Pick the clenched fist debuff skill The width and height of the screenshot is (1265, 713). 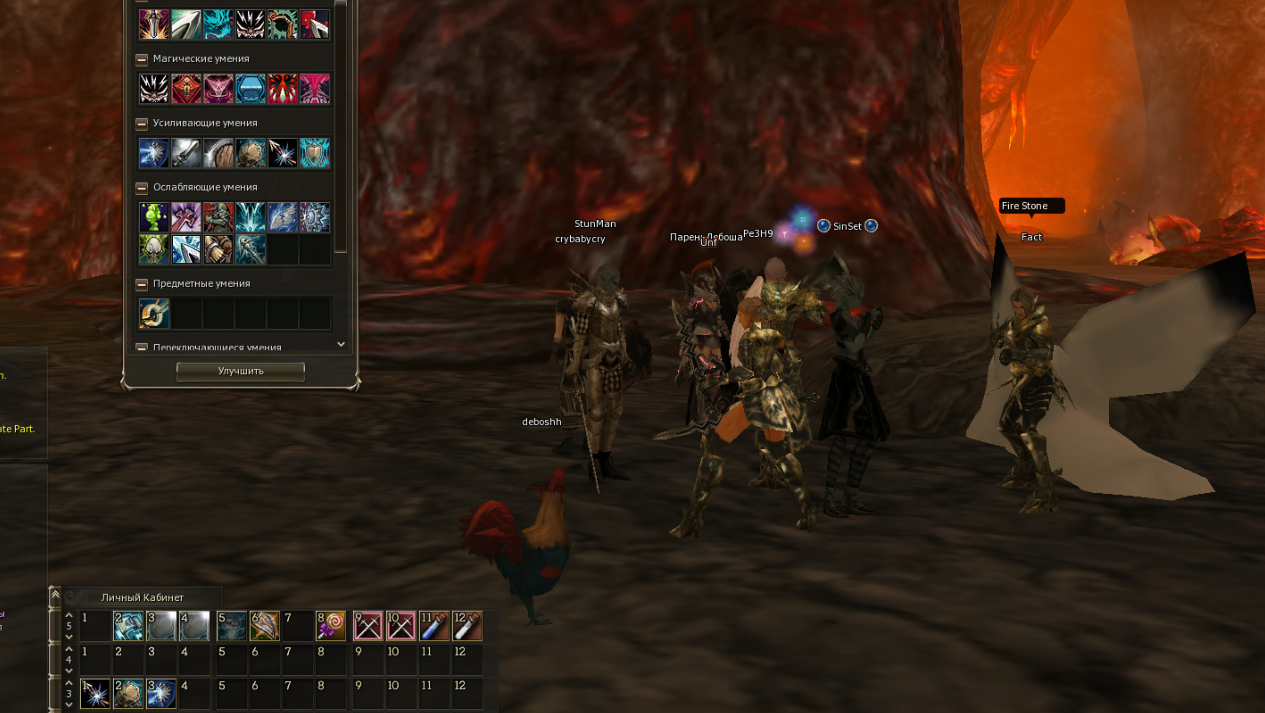coord(218,249)
